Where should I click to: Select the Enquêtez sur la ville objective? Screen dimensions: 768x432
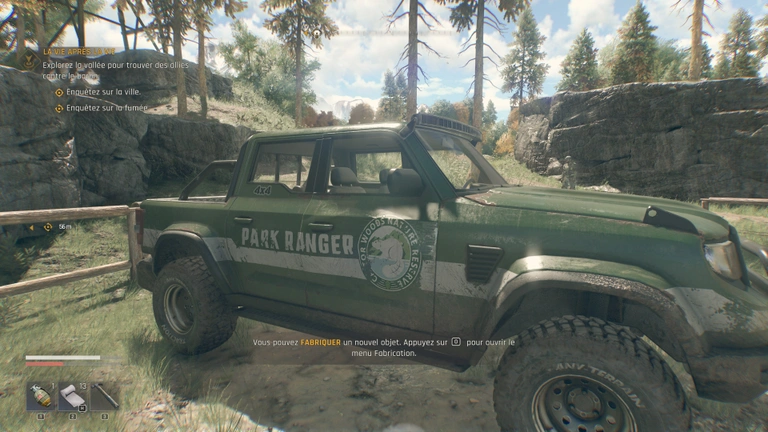102,92
